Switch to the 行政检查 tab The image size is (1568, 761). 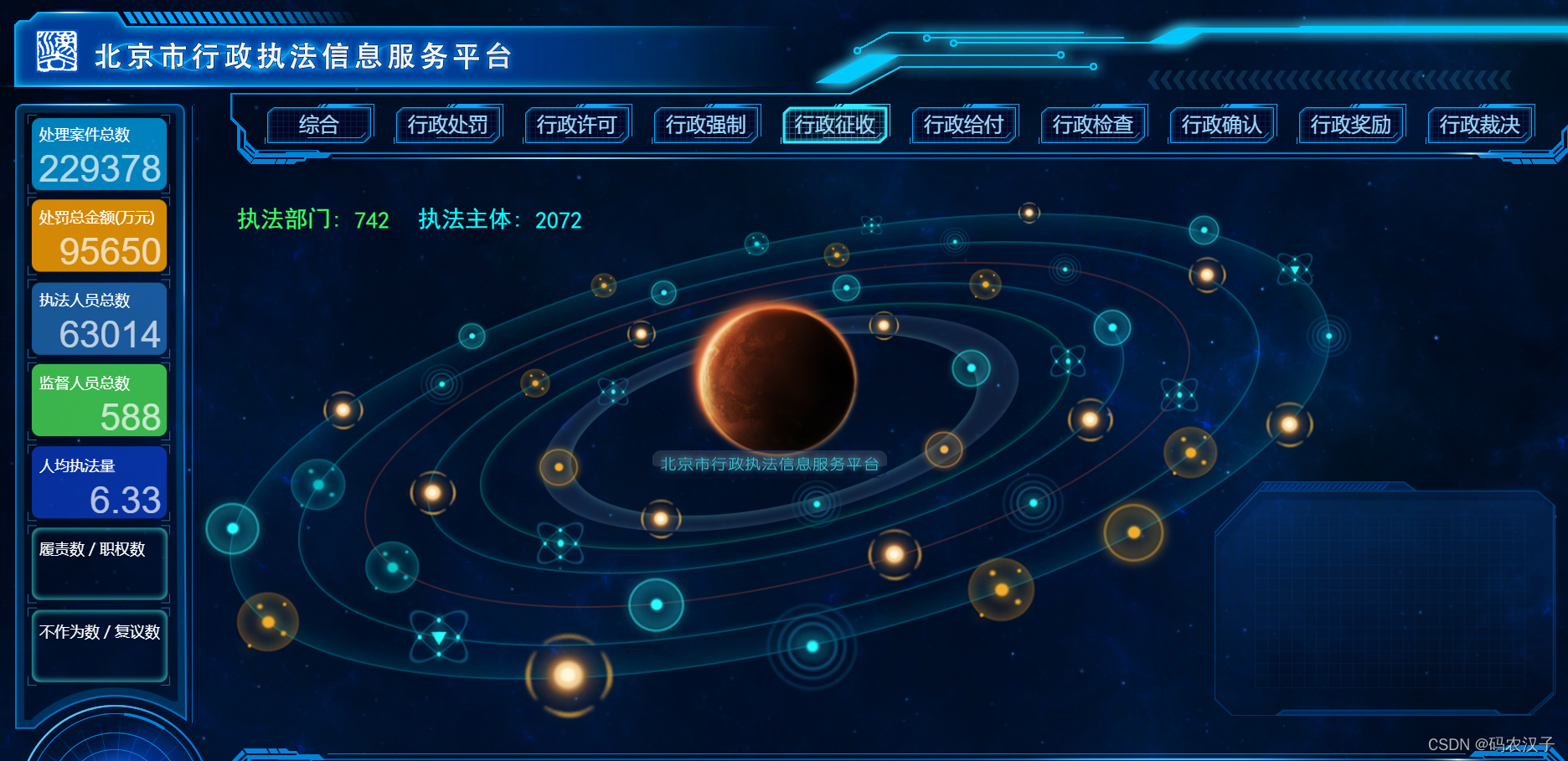point(1093,125)
